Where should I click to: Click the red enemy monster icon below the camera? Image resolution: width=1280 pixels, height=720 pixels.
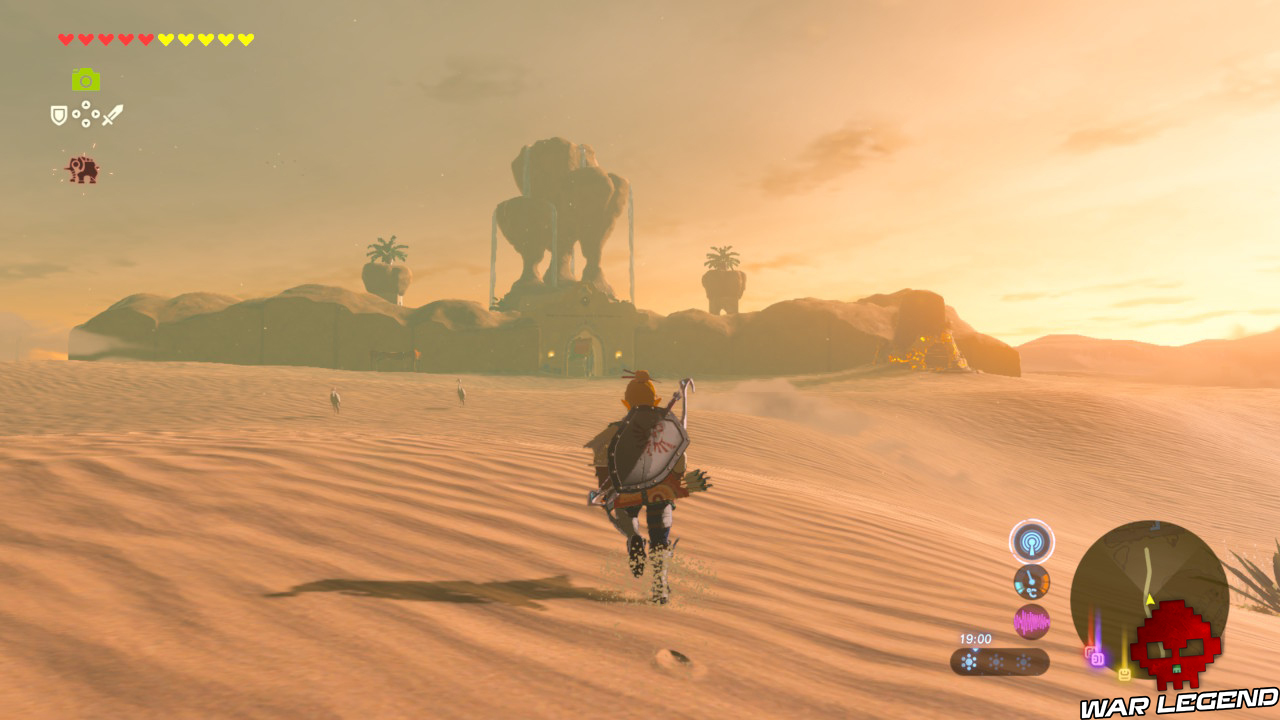pyautogui.click(x=83, y=170)
